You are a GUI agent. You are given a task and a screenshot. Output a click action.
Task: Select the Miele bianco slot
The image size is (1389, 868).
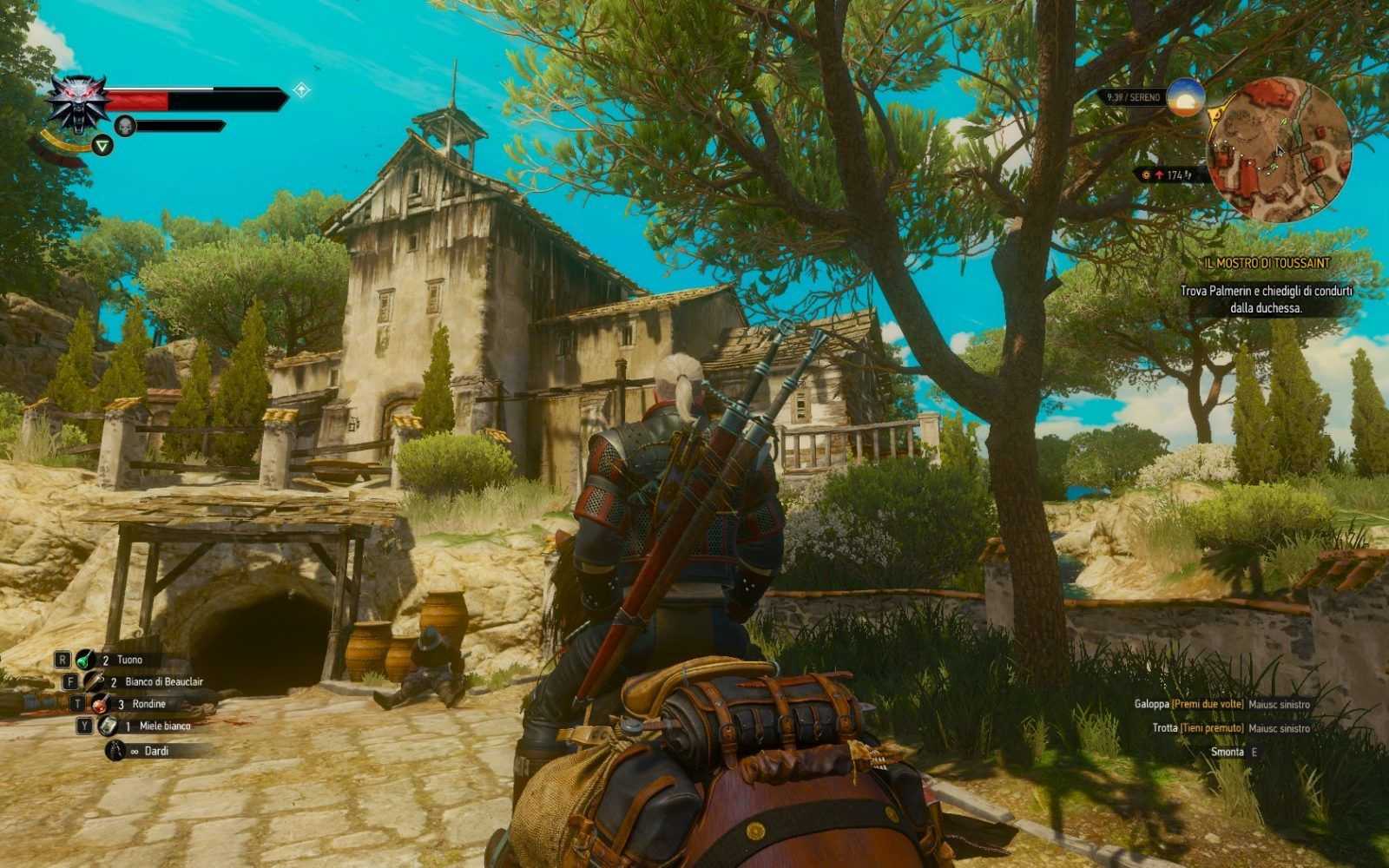tap(108, 727)
